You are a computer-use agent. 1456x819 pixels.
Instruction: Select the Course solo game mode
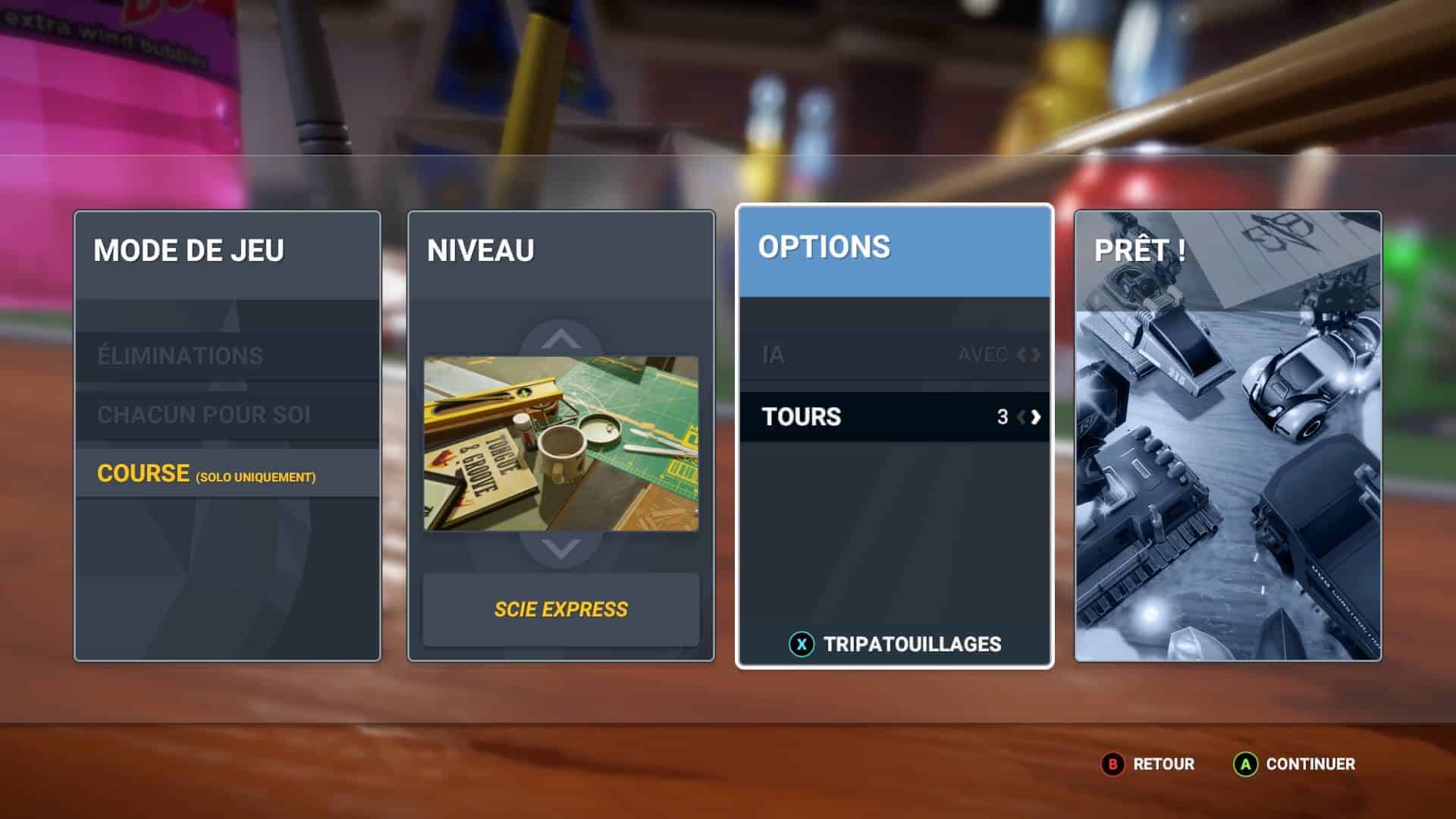point(206,474)
